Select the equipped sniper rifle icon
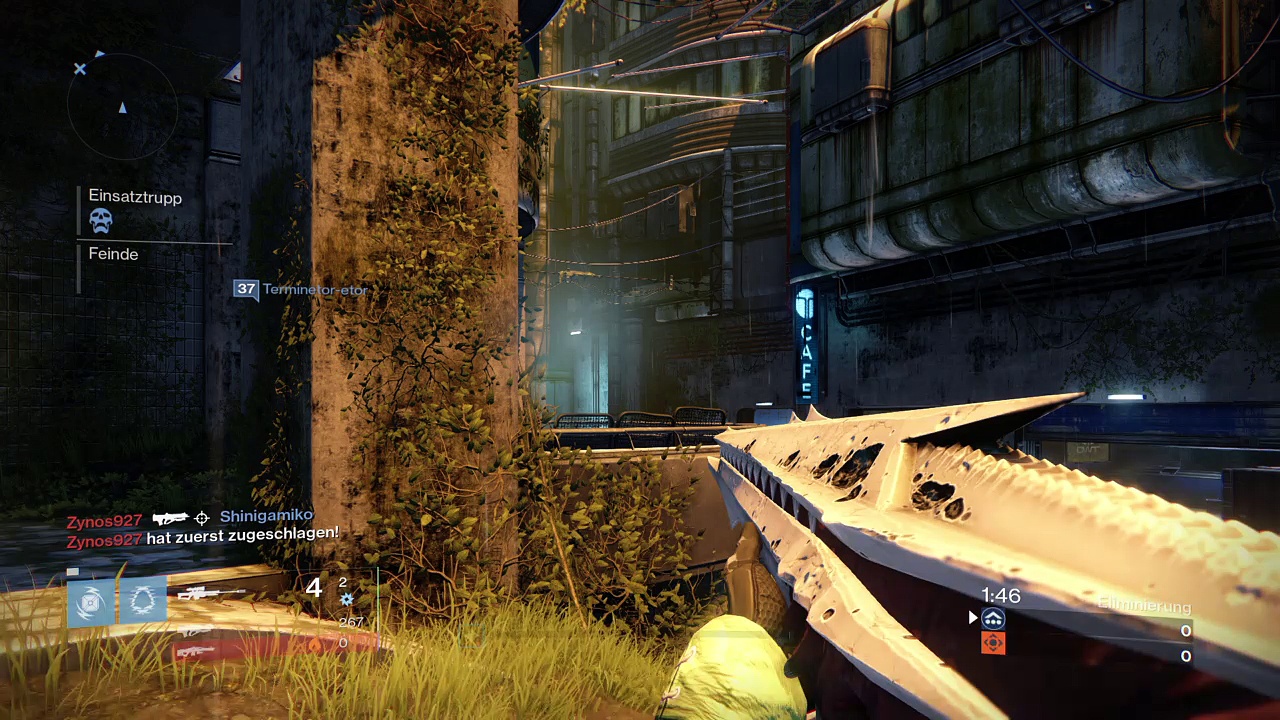Screen dimensions: 1280x720 (211, 593)
